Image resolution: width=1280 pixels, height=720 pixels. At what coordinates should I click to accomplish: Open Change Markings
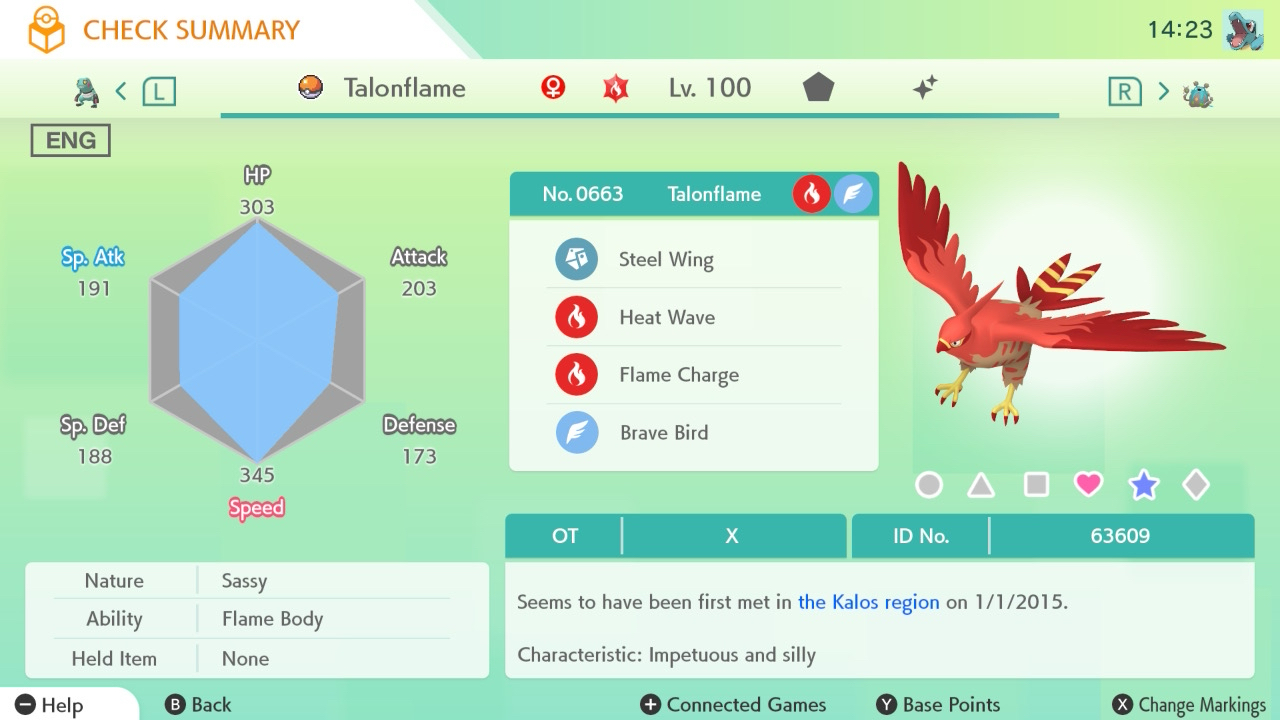point(1189,705)
